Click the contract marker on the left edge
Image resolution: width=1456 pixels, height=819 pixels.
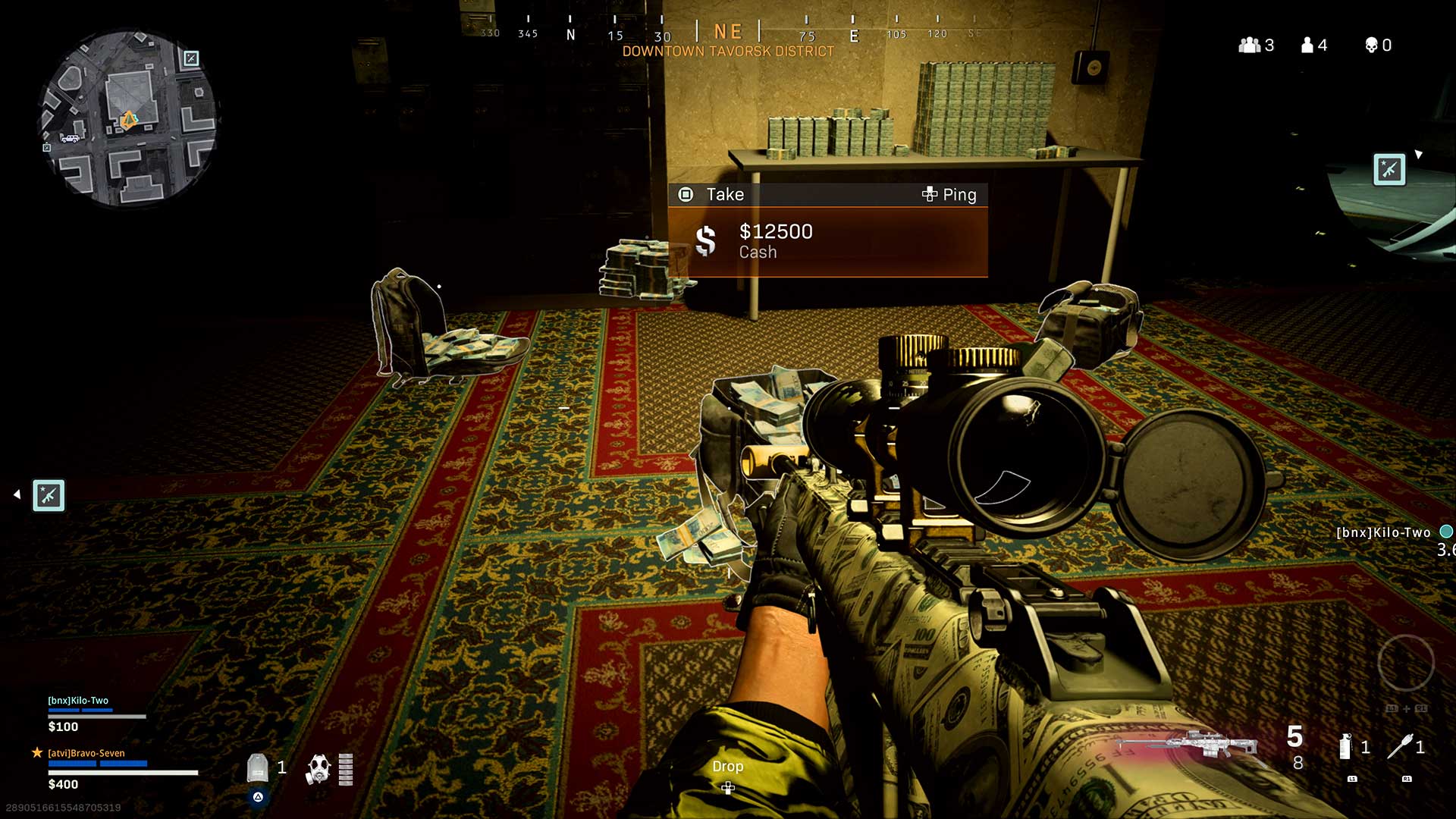tap(49, 495)
